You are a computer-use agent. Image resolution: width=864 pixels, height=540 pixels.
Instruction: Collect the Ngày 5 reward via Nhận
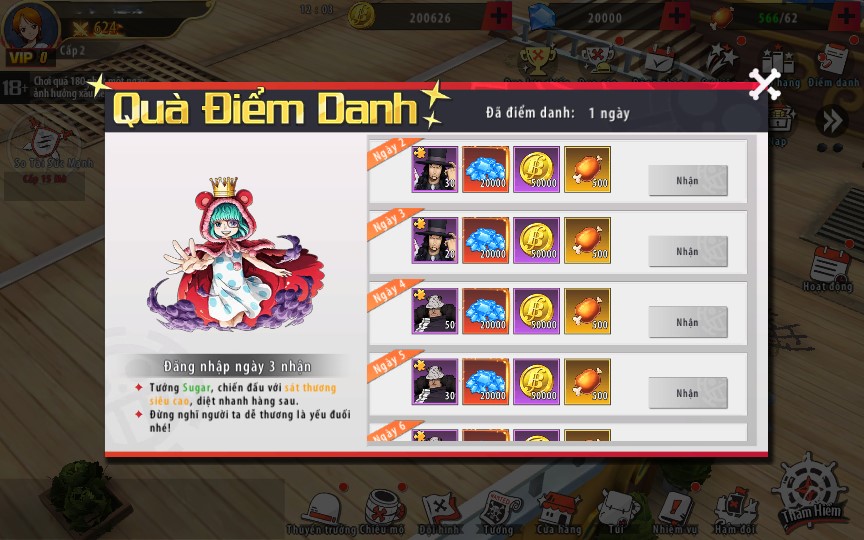click(687, 393)
